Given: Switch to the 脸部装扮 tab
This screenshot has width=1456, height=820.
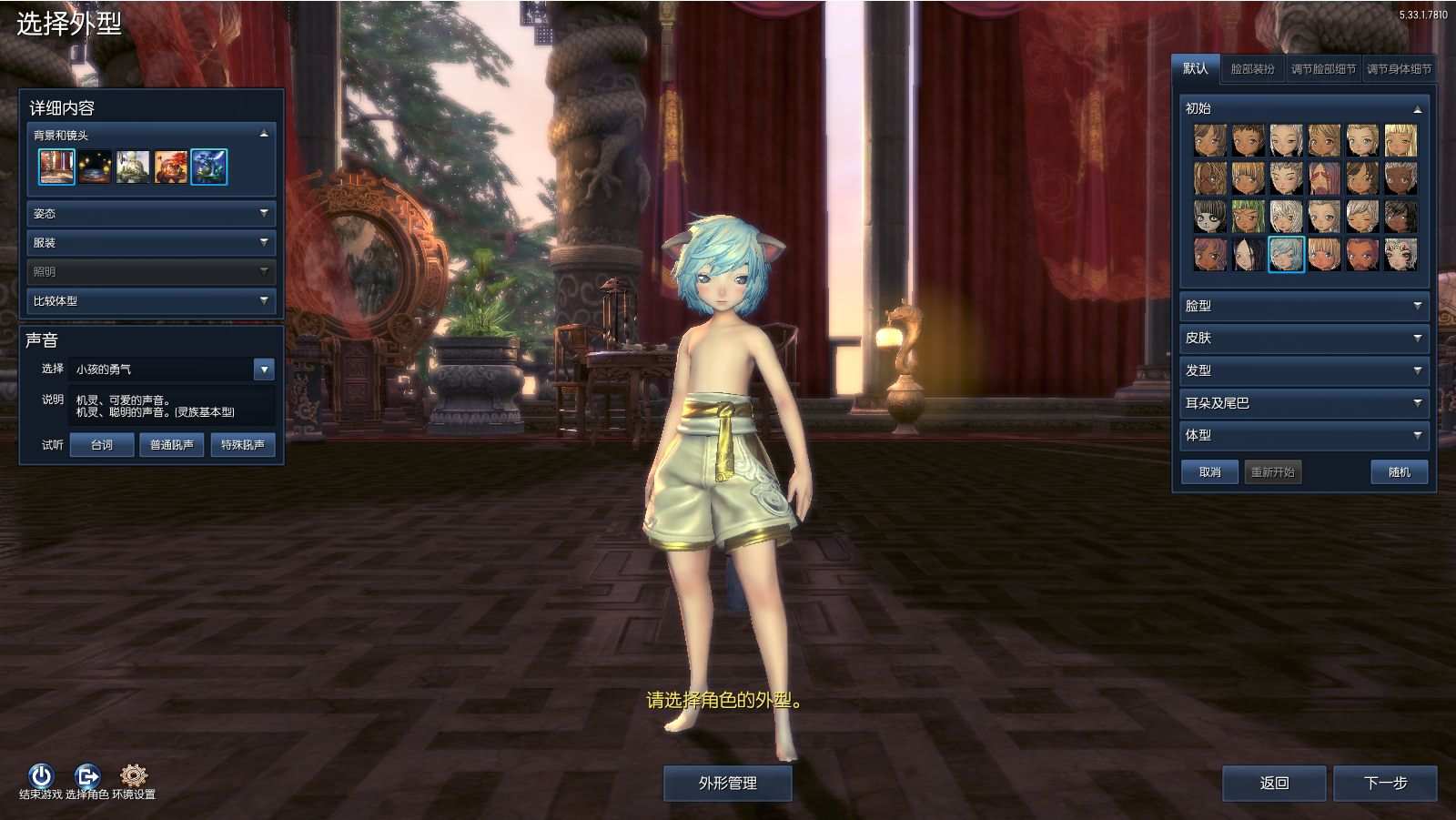Looking at the screenshot, I should 1253,67.
